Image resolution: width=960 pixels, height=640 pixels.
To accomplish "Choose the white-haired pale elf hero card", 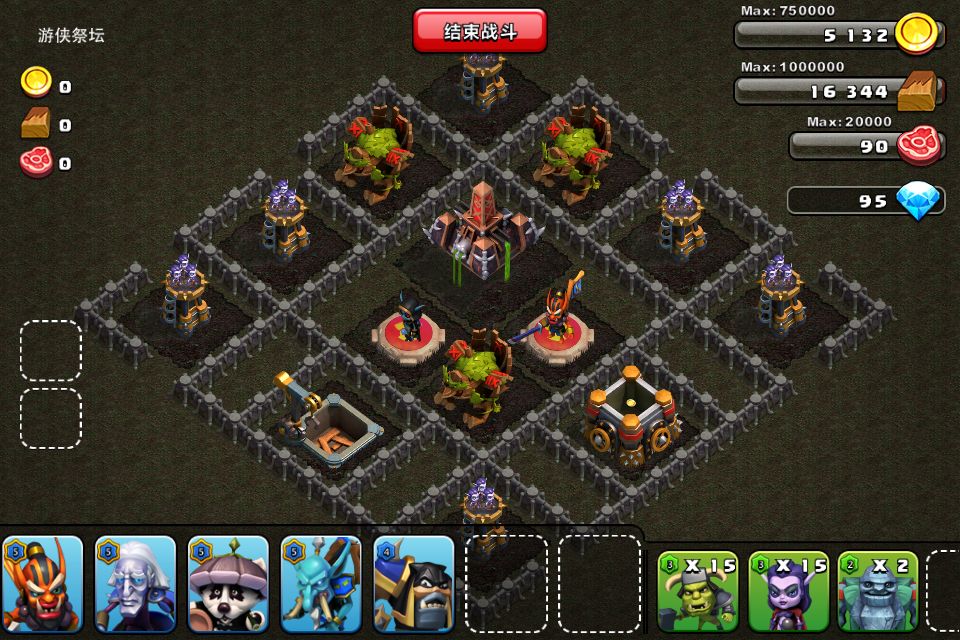I will click(x=135, y=584).
